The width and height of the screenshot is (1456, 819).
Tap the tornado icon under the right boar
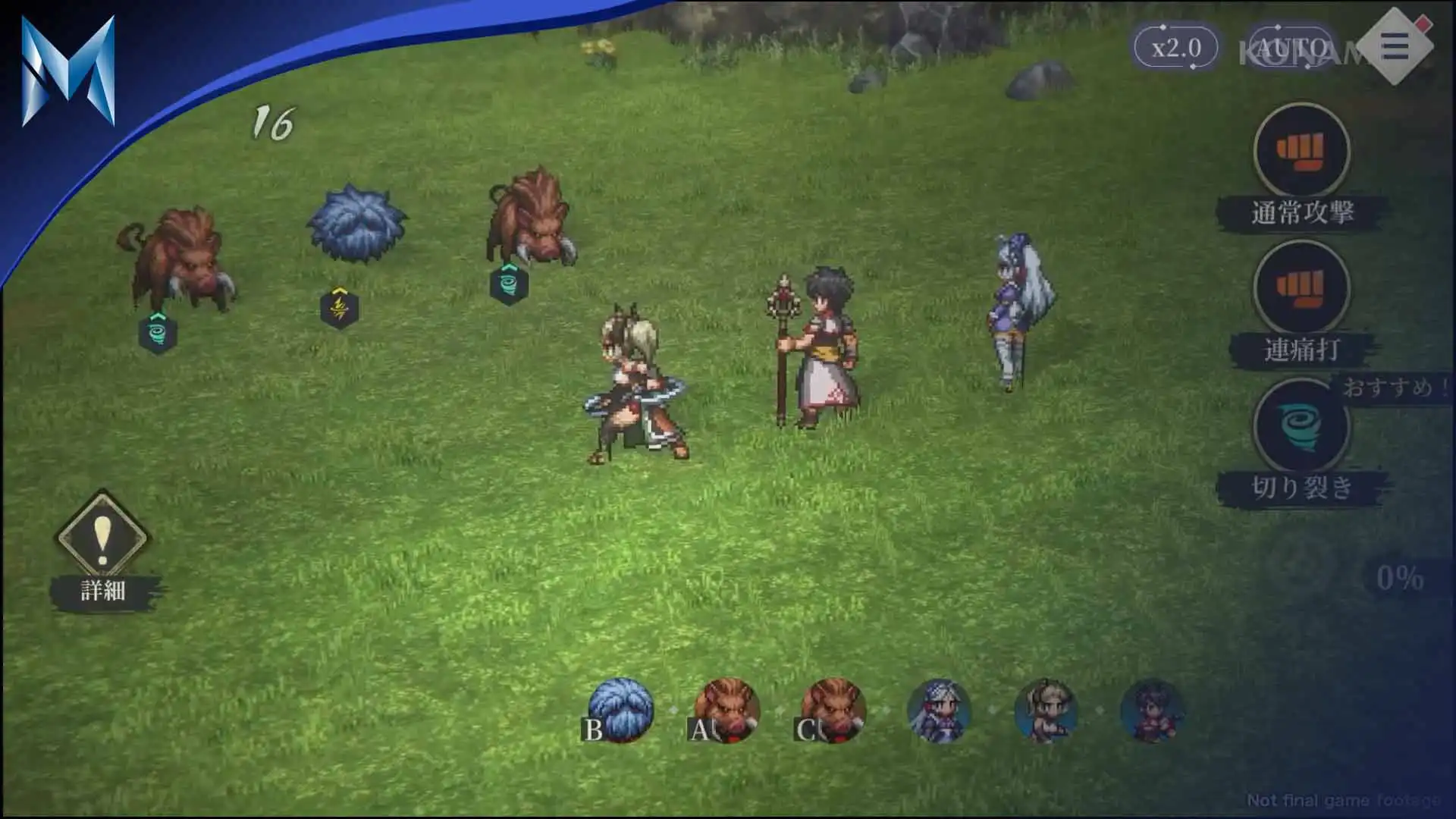tap(509, 286)
